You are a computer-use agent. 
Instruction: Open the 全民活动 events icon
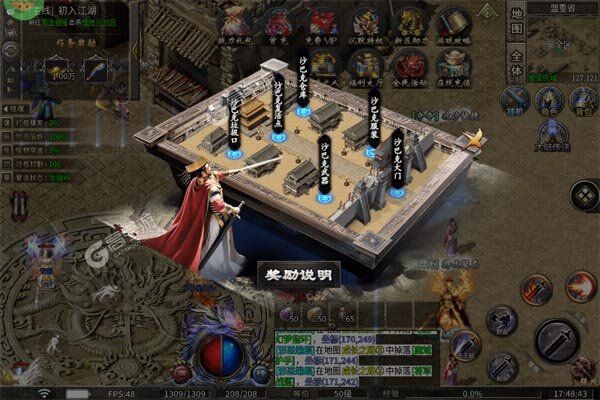click(x=410, y=63)
